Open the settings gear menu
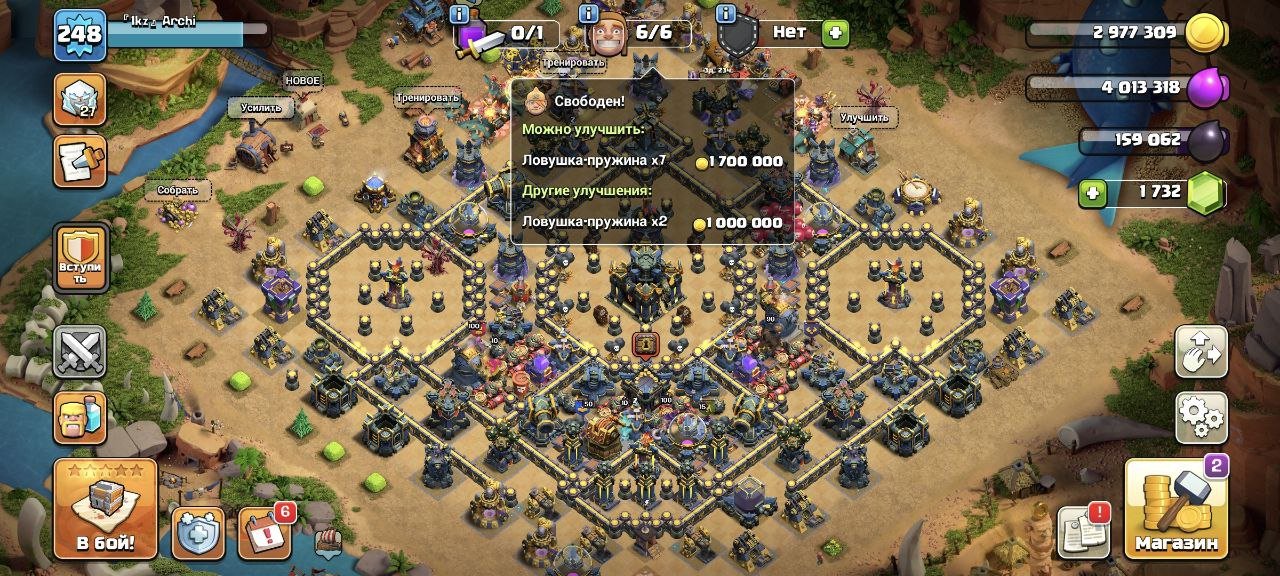Screen dimensions: 1280x576 [x=1201, y=417]
